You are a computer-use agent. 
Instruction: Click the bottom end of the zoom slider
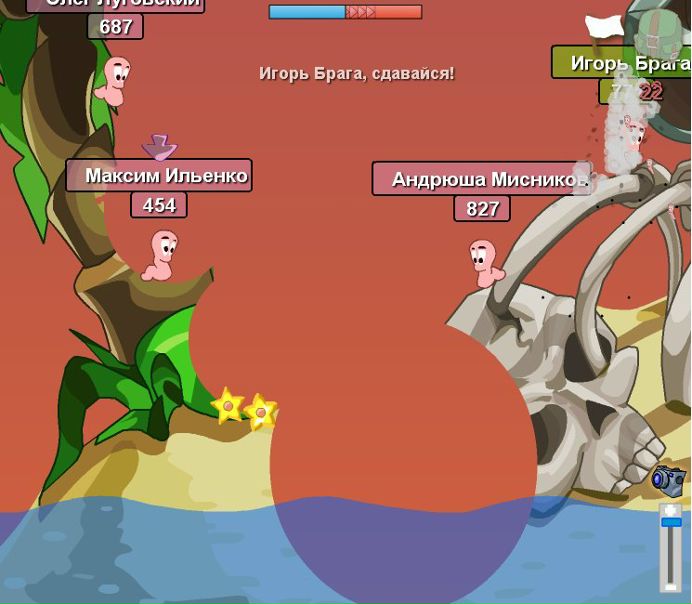click(671, 585)
